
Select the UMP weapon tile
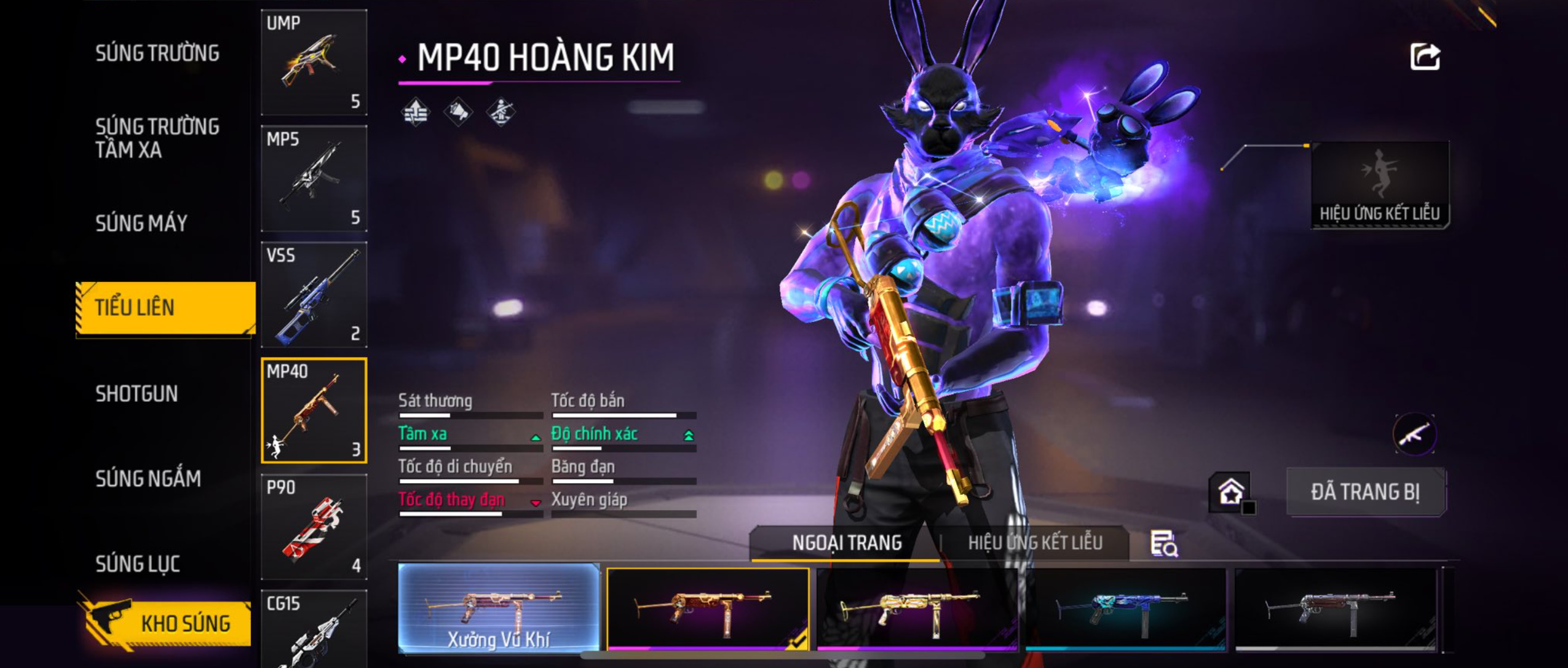(x=314, y=62)
